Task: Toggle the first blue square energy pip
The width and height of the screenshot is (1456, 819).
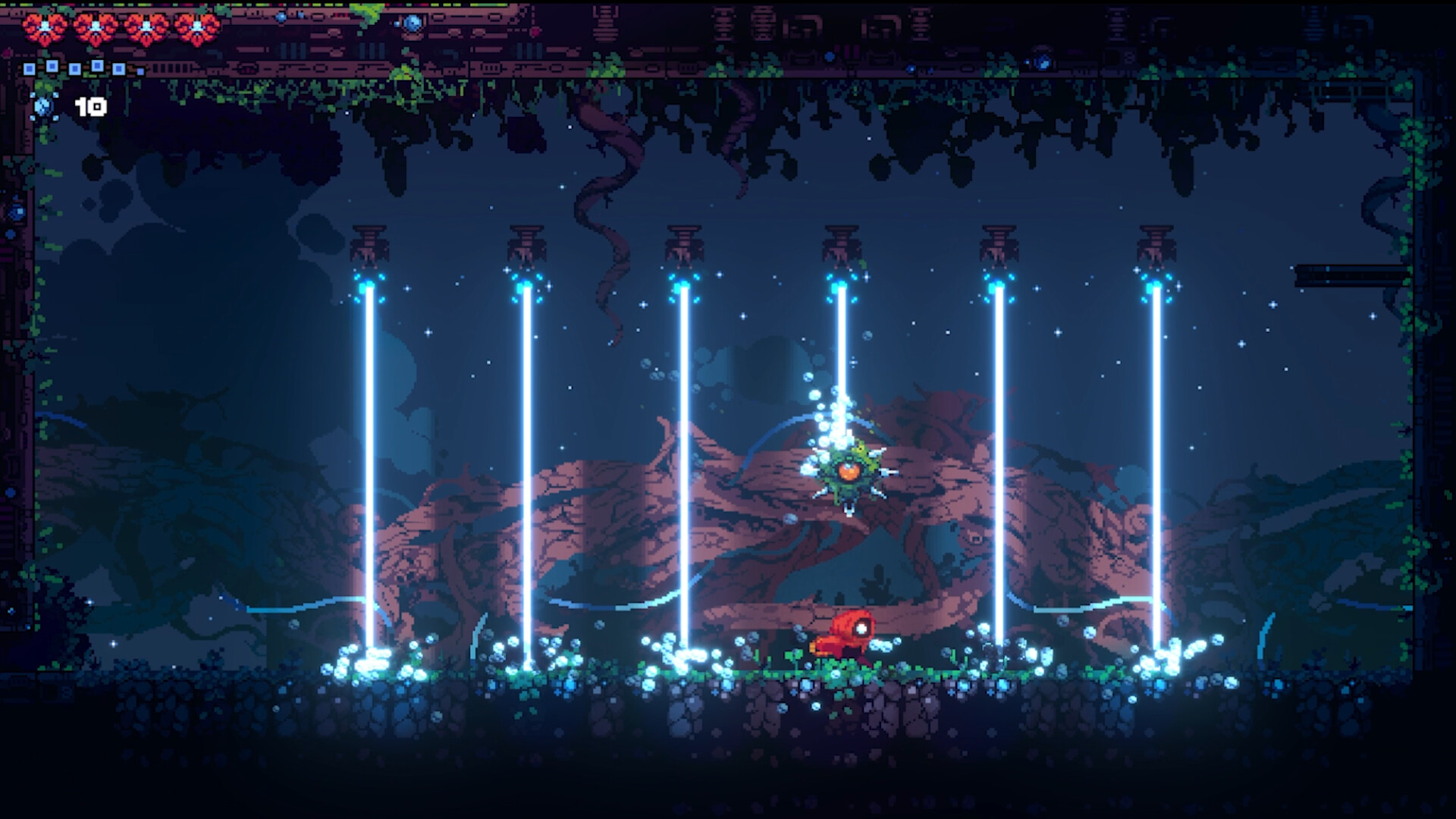Action: tap(28, 70)
